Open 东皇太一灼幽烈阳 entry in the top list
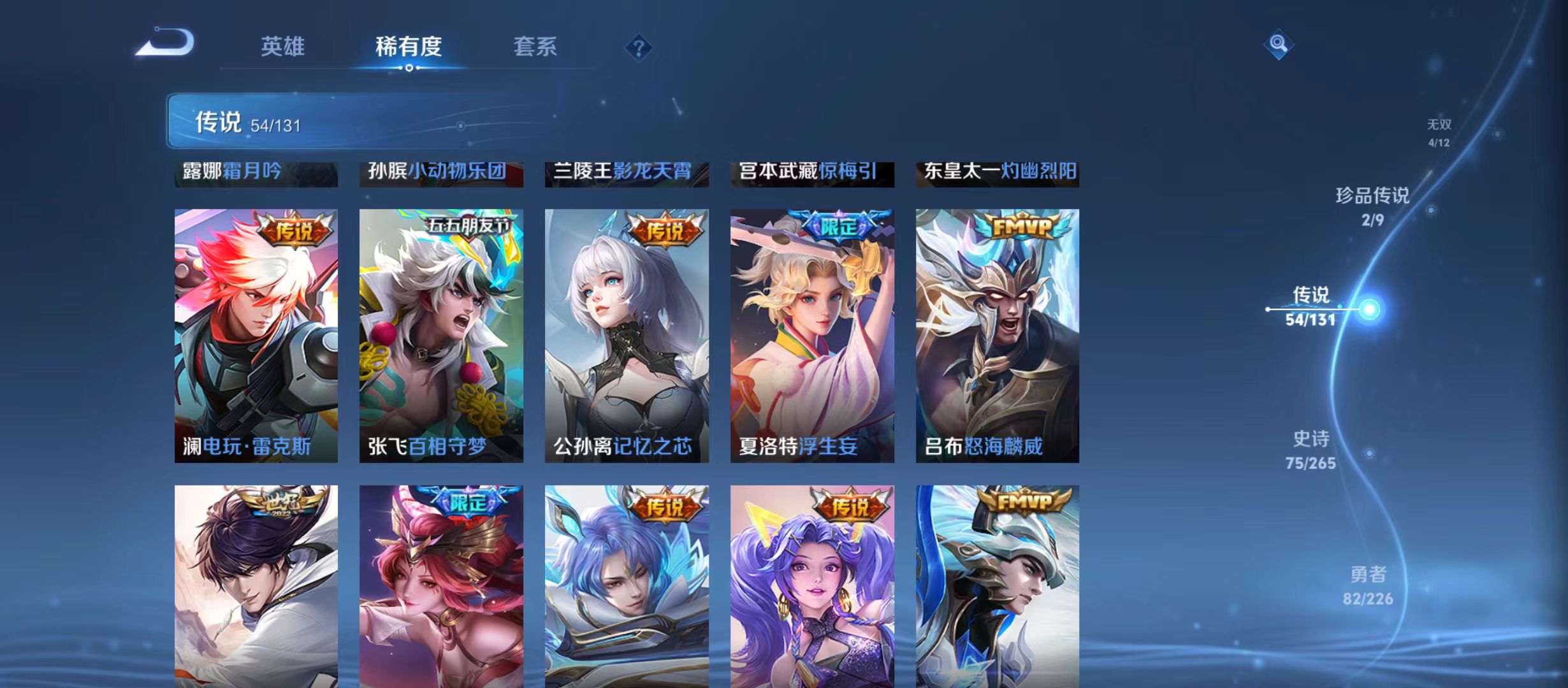The image size is (1568, 688). (x=998, y=171)
